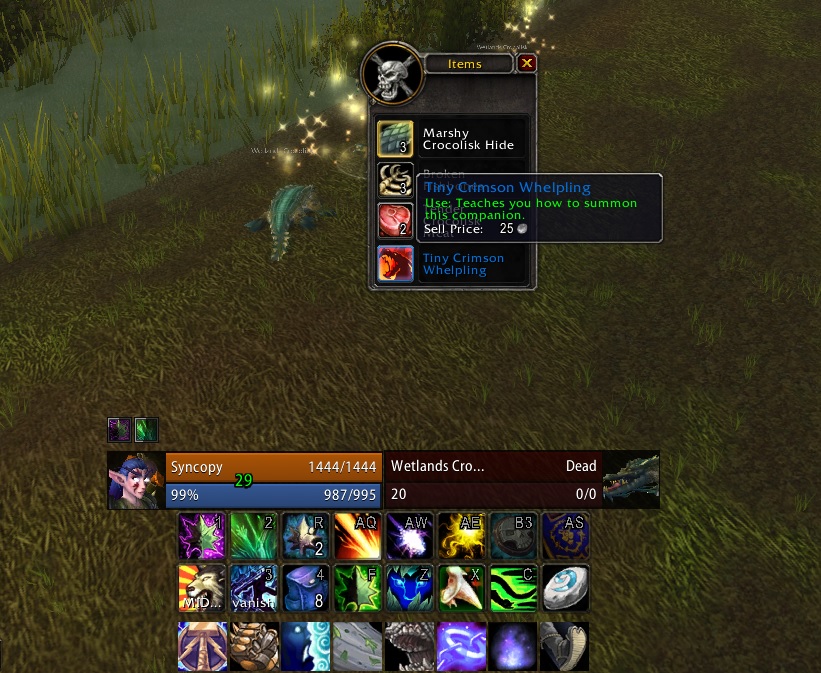Use the blue pouch item with 8 charges

[x=305, y=587]
